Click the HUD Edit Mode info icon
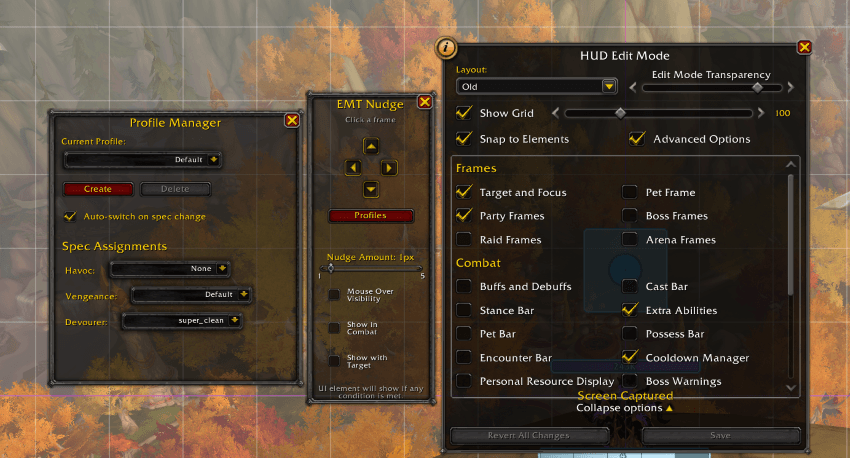Image resolution: width=850 pixels, height=458 pixels. (x=447, y=48)
